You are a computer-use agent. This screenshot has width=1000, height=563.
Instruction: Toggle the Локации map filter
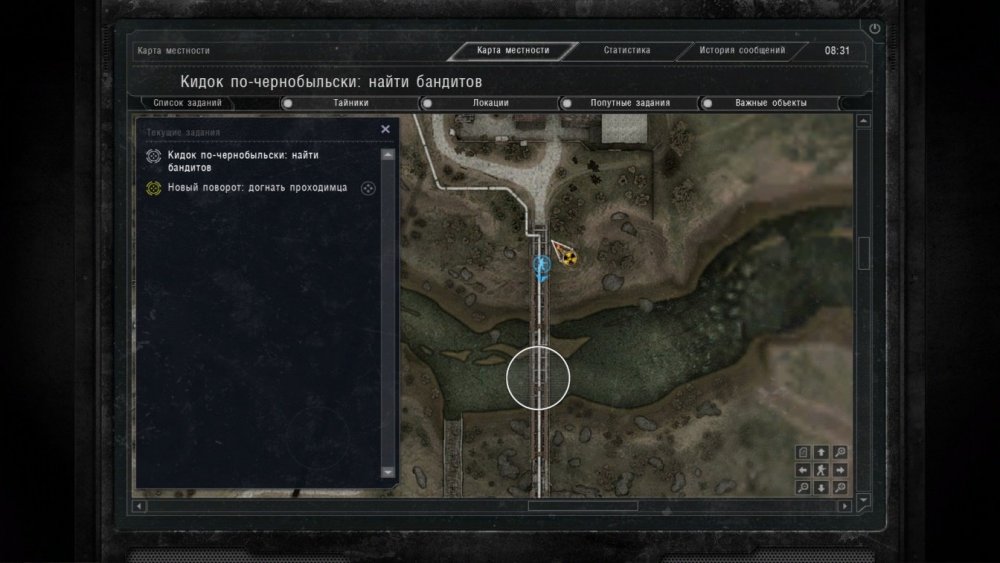427,103
